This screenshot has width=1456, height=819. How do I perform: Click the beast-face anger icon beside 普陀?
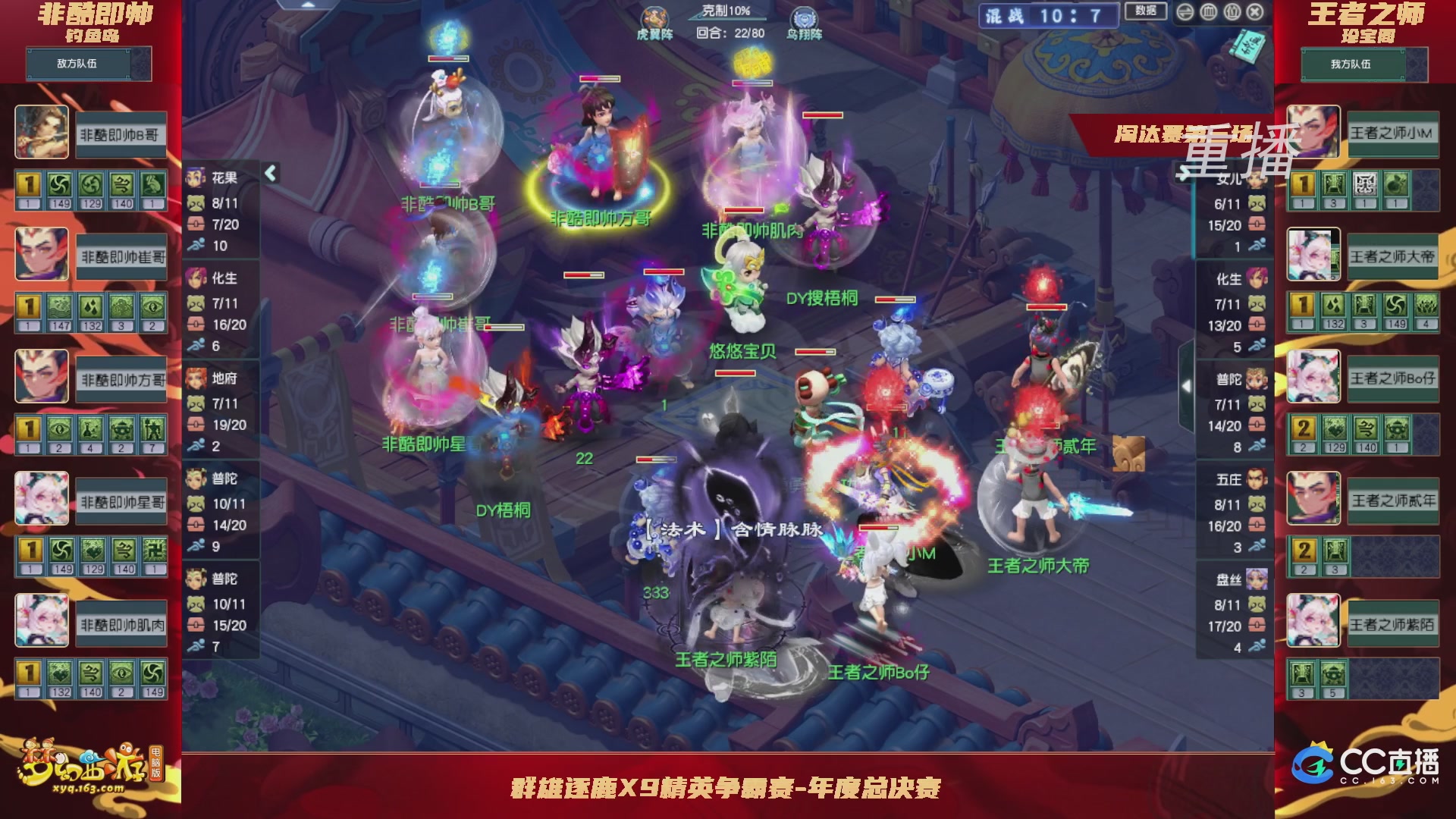(x=196, y=505)
